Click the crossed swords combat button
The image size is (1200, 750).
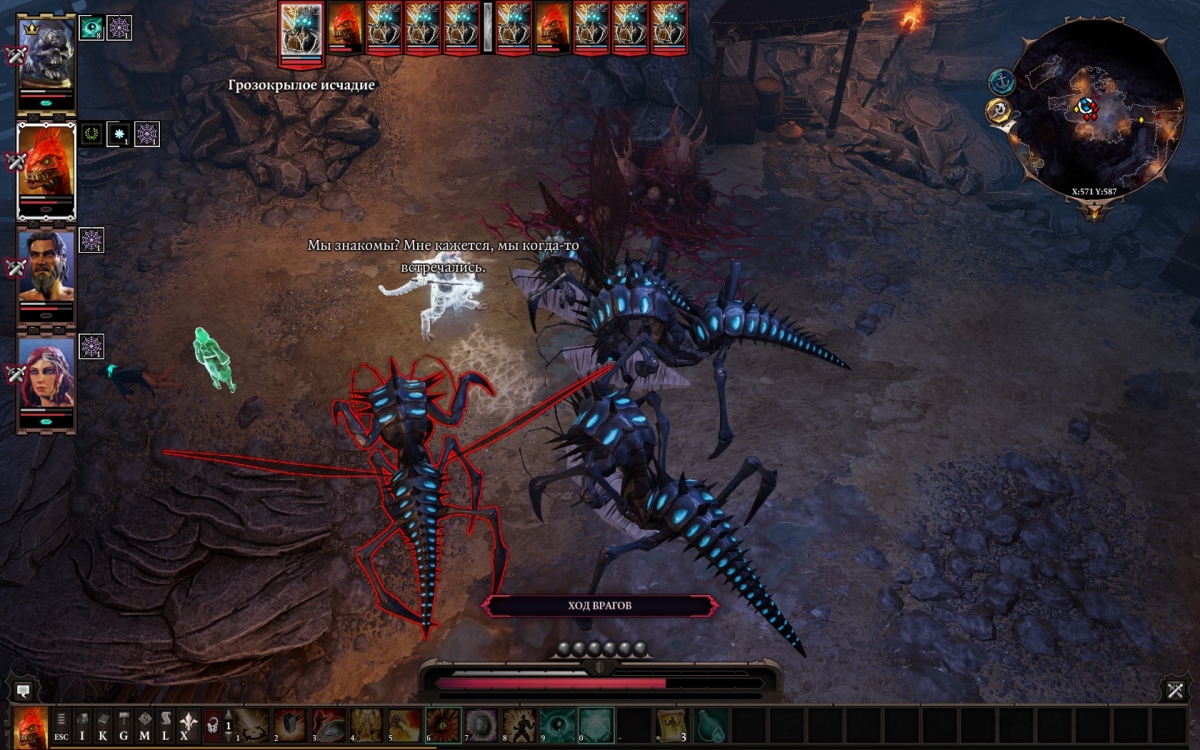point(1176,690)
